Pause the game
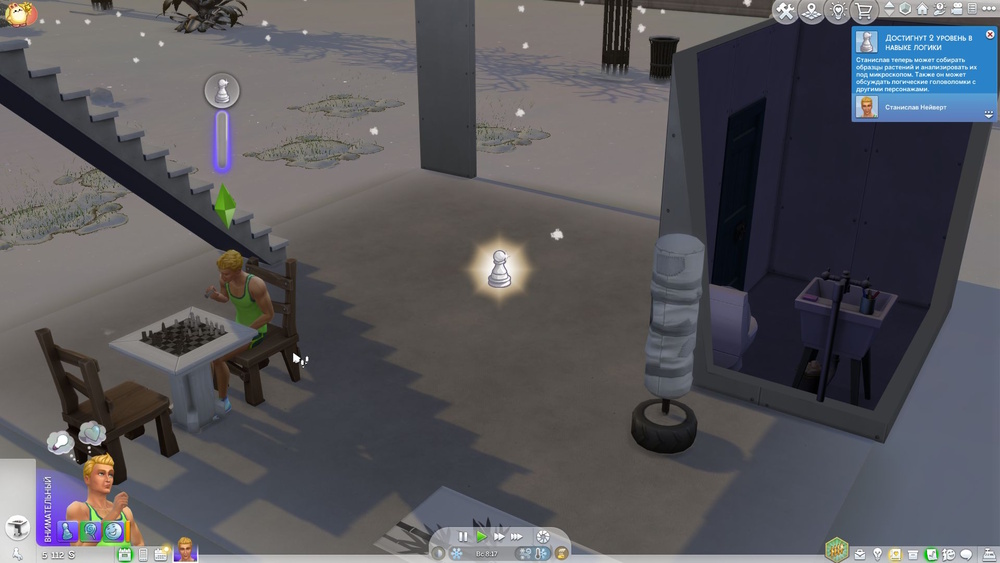The image size is (1000, 563). [x=462, y=537]
